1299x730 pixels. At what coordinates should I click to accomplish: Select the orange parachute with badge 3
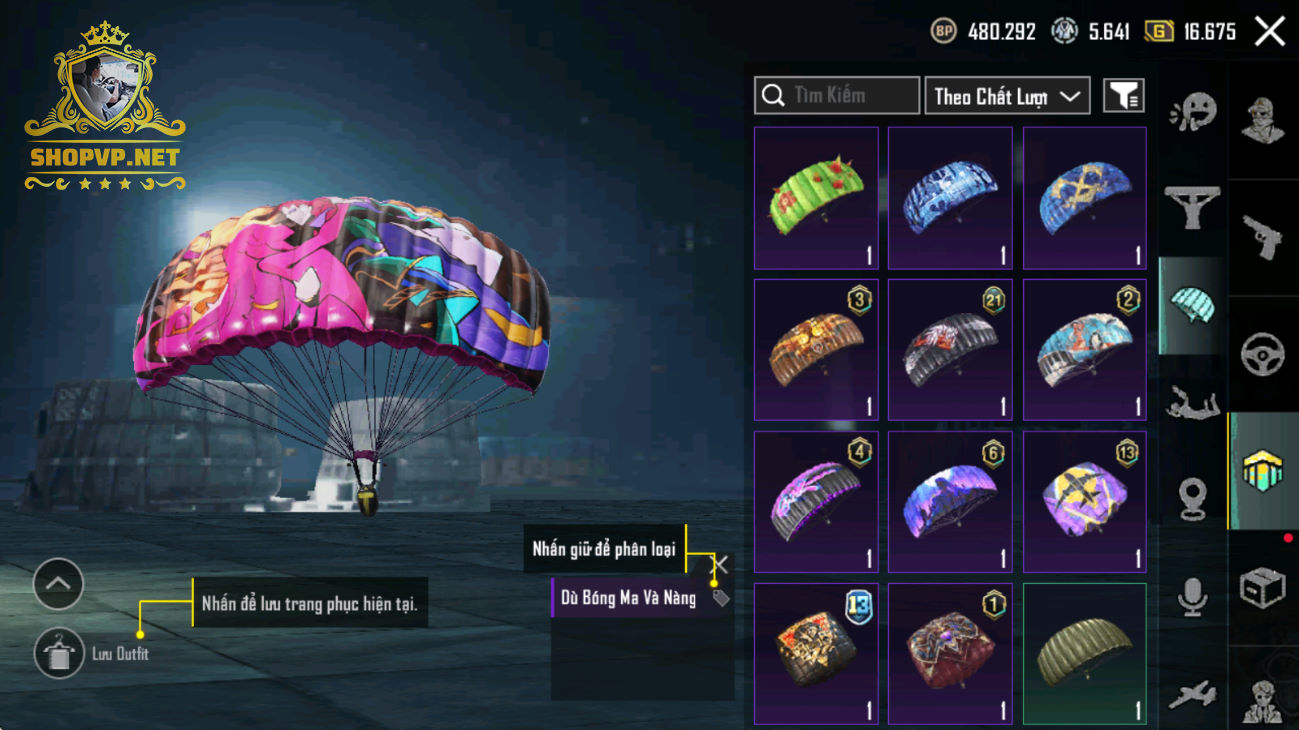pyautogui.click(x=816, y=350)
